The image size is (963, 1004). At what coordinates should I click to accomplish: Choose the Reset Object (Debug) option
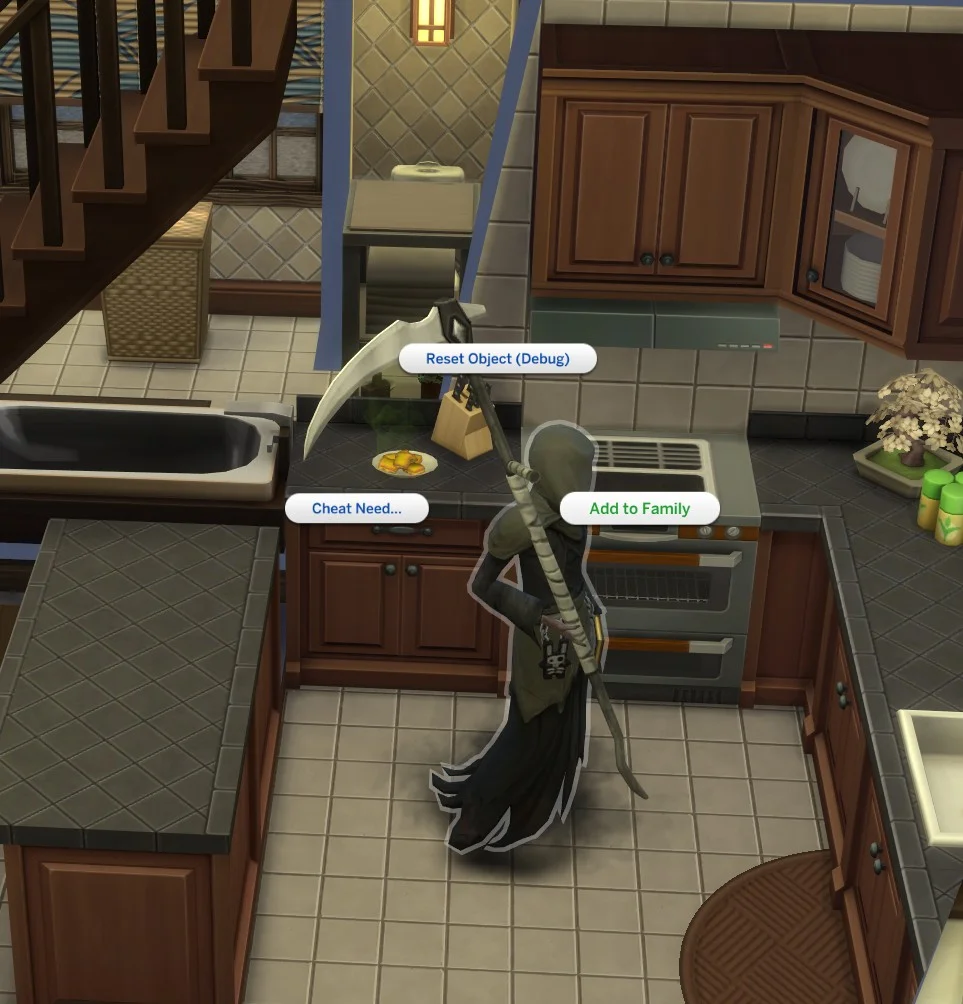click(497, 359)
